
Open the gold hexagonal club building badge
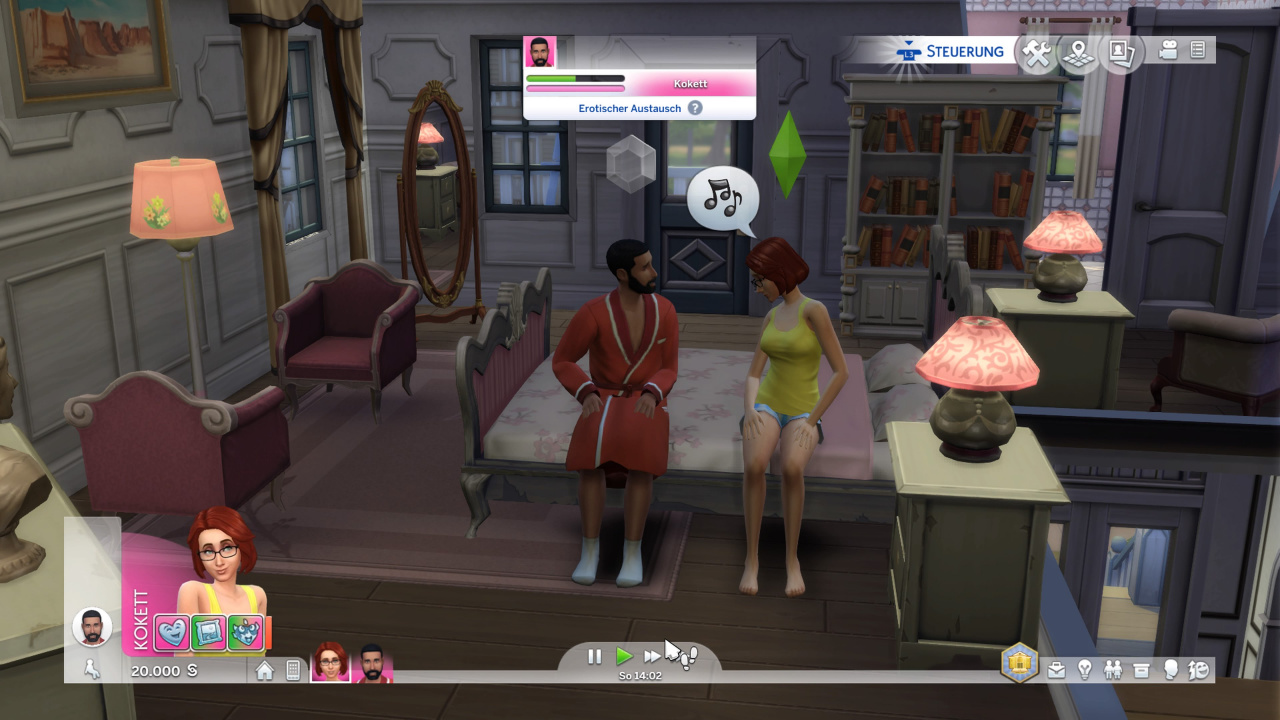pos(1019,662)
